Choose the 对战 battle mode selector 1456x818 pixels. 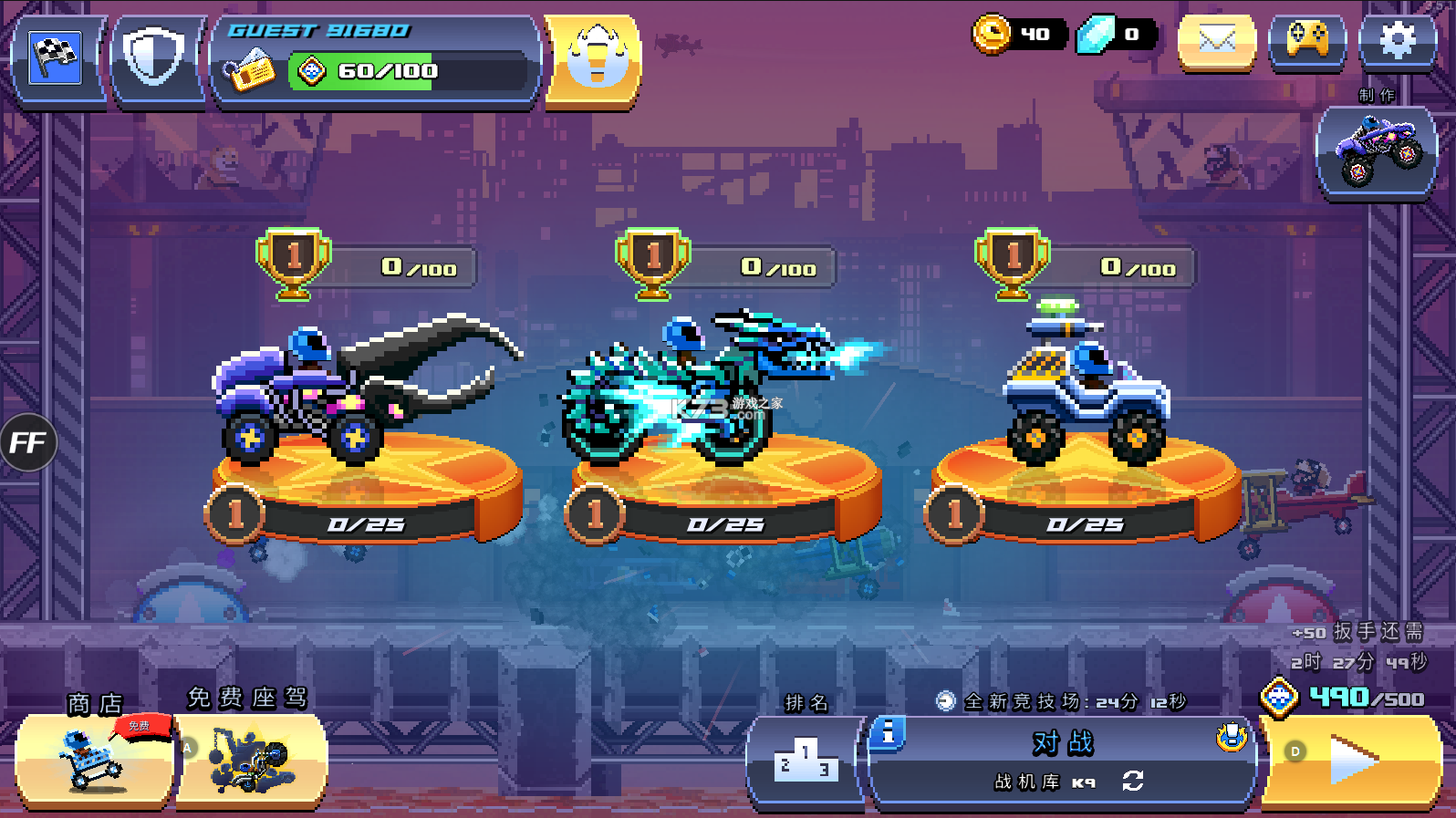pos(1063,743)
